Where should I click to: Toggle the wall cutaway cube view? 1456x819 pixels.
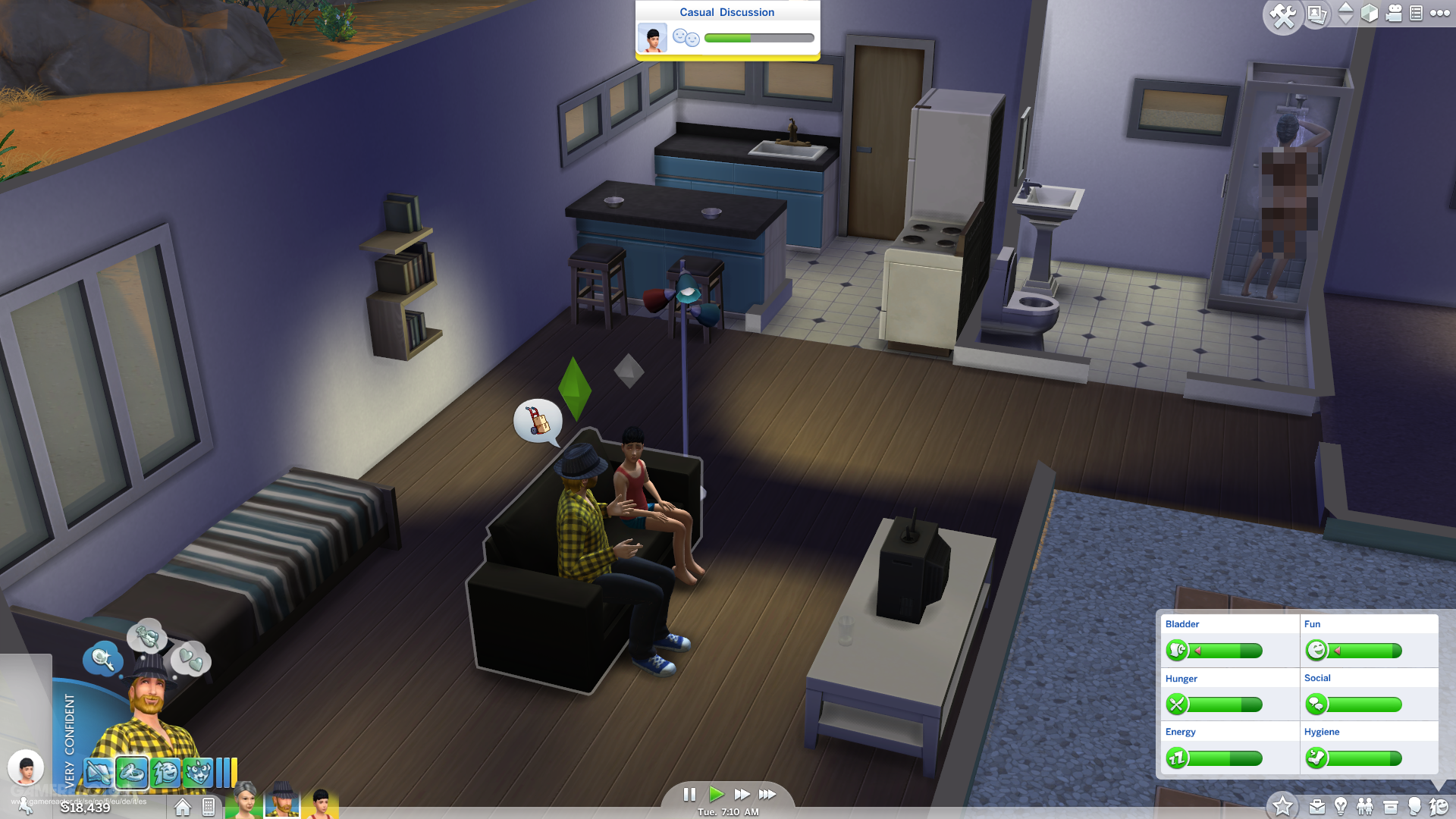click(1369, 13)
